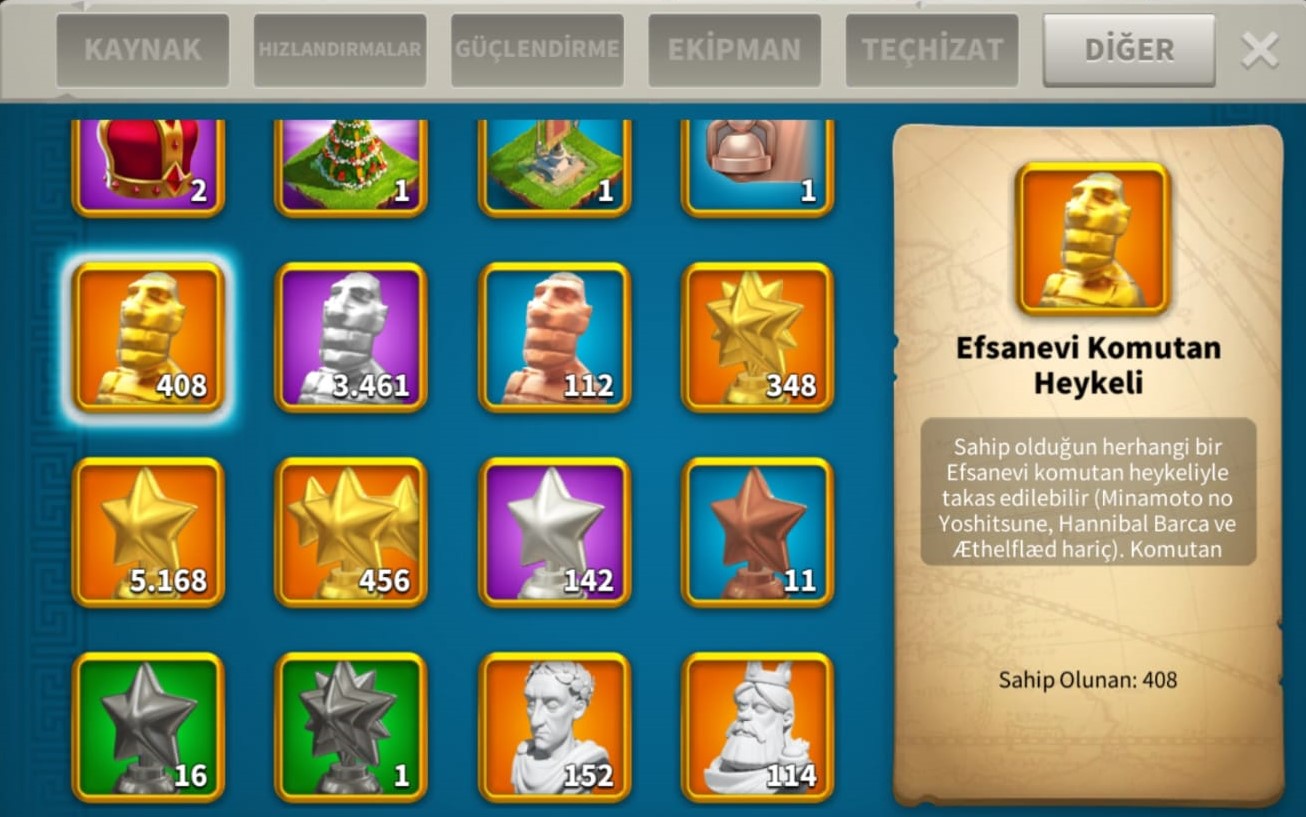
Task: Choose the laurel-wreathed marble bust with 152
Action: 555,727
